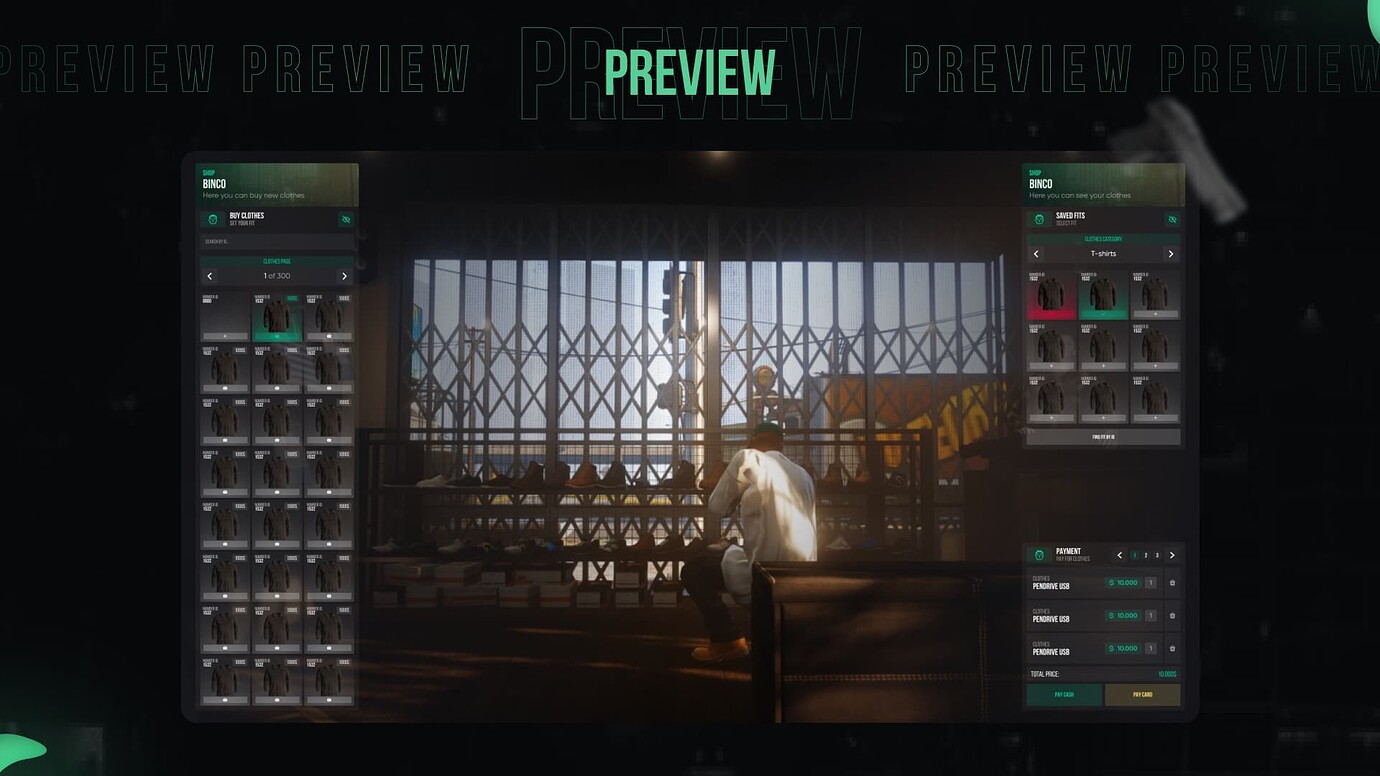
Task: Toggle the eye-slash icon on Saved Fits panel
Action: tap(1171, 219)
